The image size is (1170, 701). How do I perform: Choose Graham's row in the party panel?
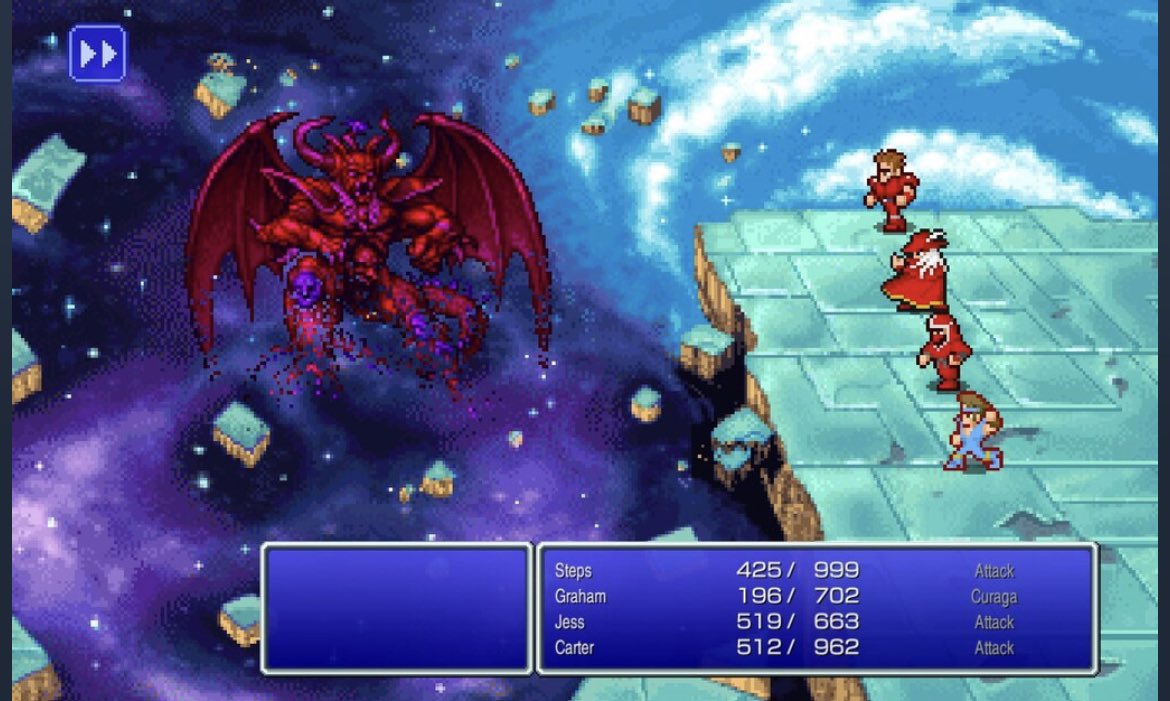pos(580,597)
